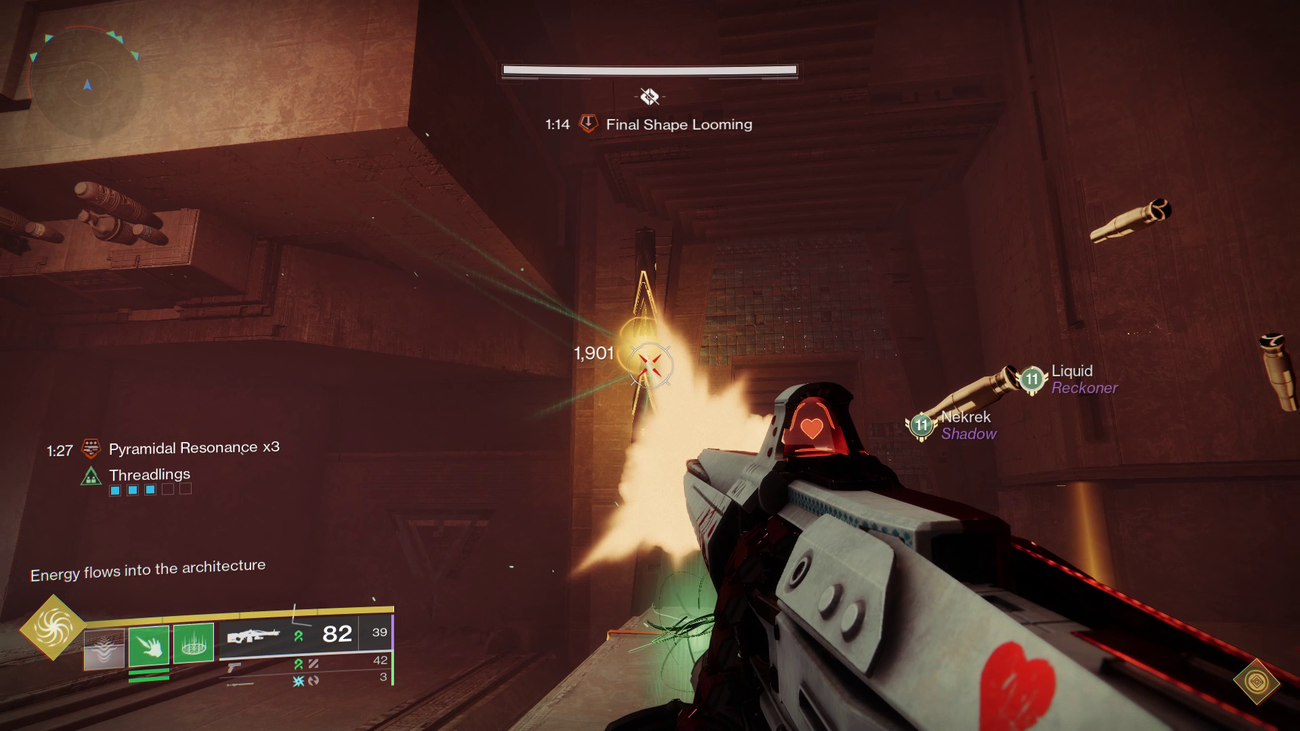The height and width of the screenshot is (731, 1300).
Task: Click the Final Shape Looming shield icon
Action: pyautogui.click(x=590, y=125)
